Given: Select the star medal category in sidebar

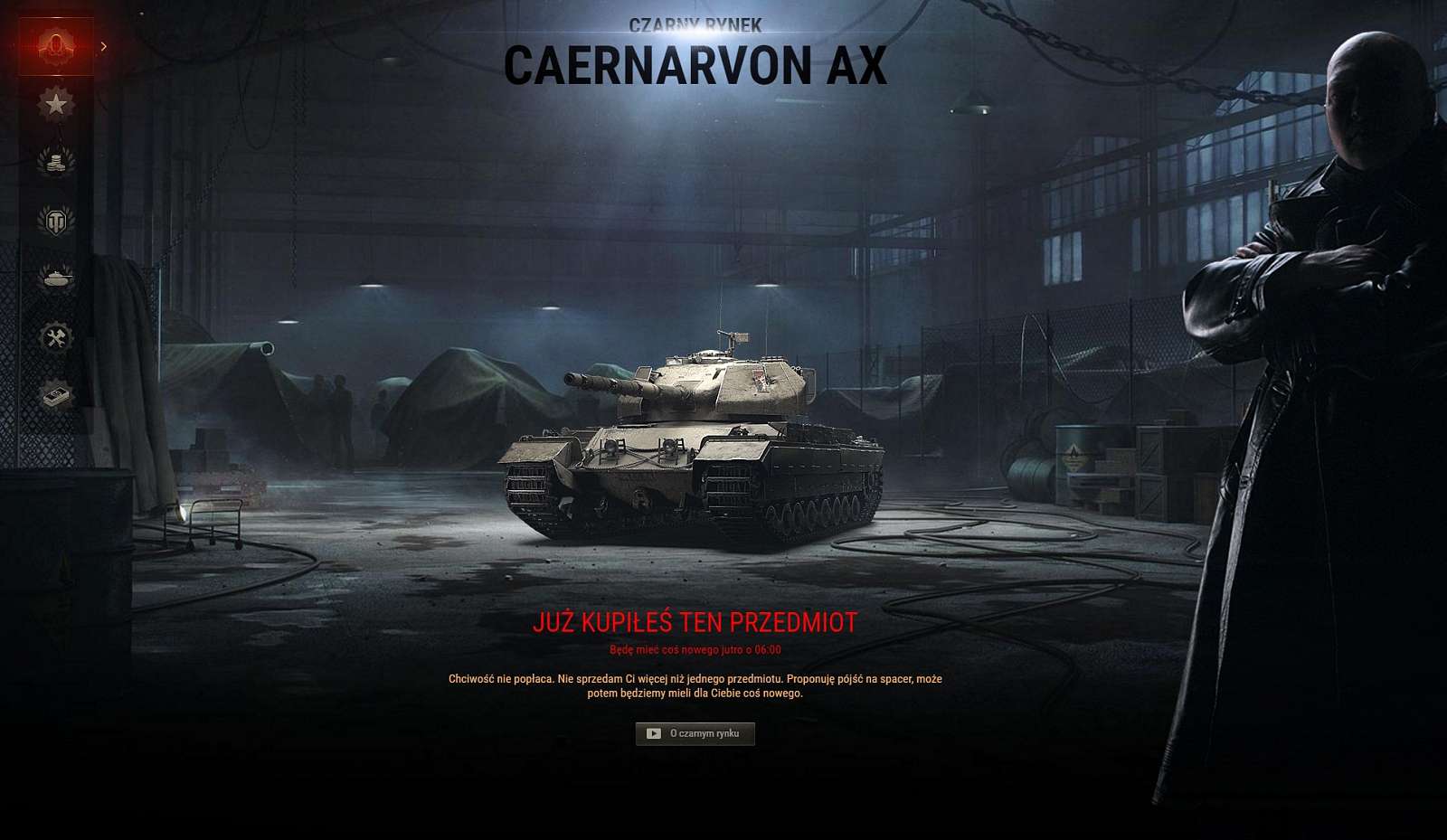Looking at the screenshot, I should (59, 102).
